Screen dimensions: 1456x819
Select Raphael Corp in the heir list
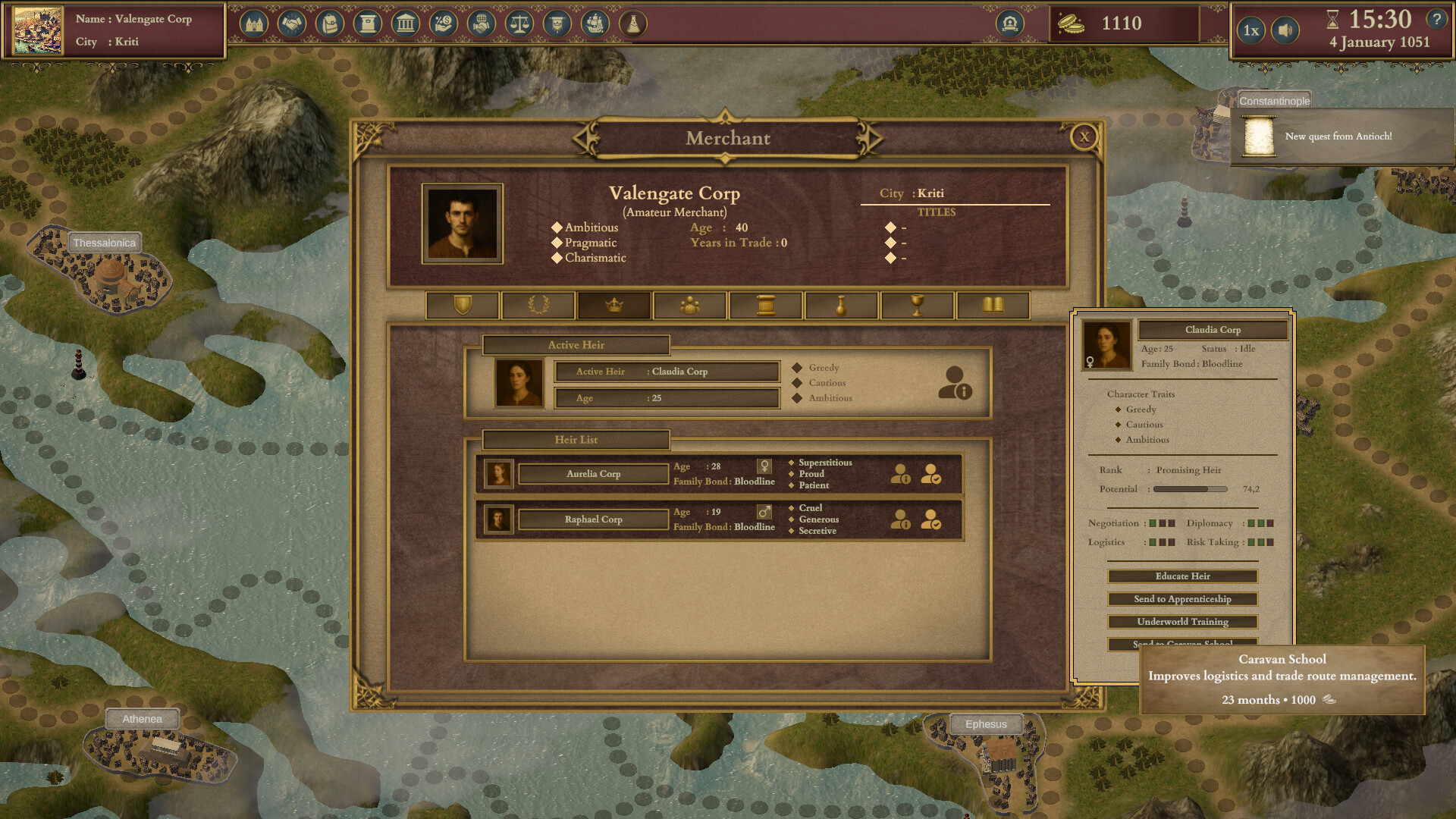coord(593,519)
